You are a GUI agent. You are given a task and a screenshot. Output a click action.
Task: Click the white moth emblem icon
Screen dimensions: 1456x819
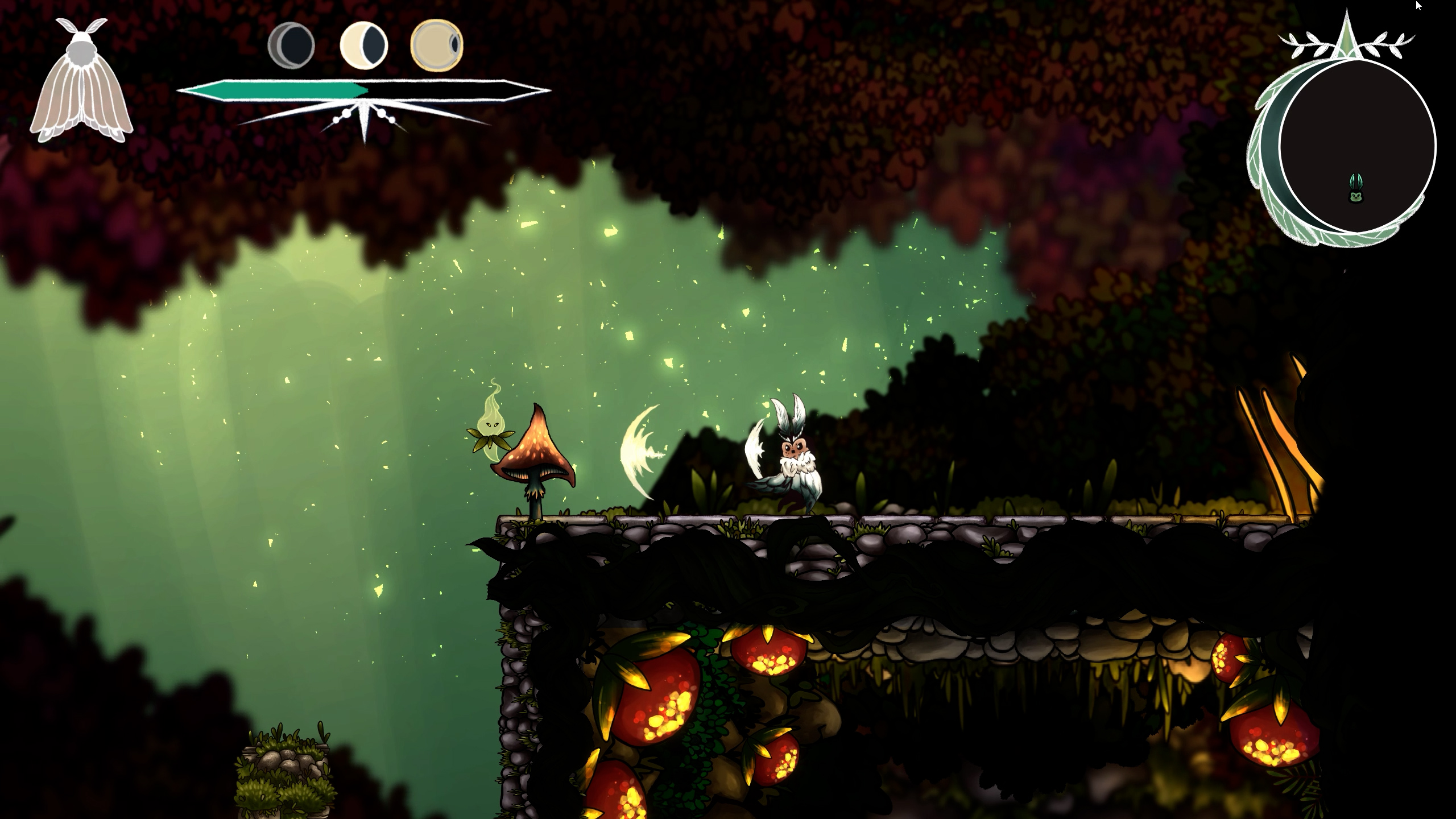[x=82, y=82]
